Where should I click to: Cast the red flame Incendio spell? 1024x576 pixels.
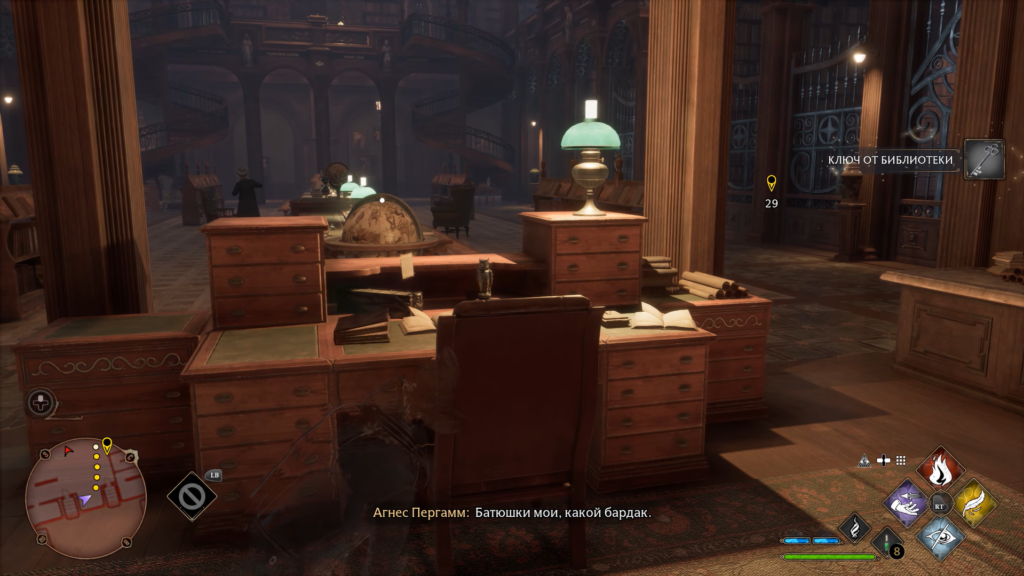(x=941, y=468)
